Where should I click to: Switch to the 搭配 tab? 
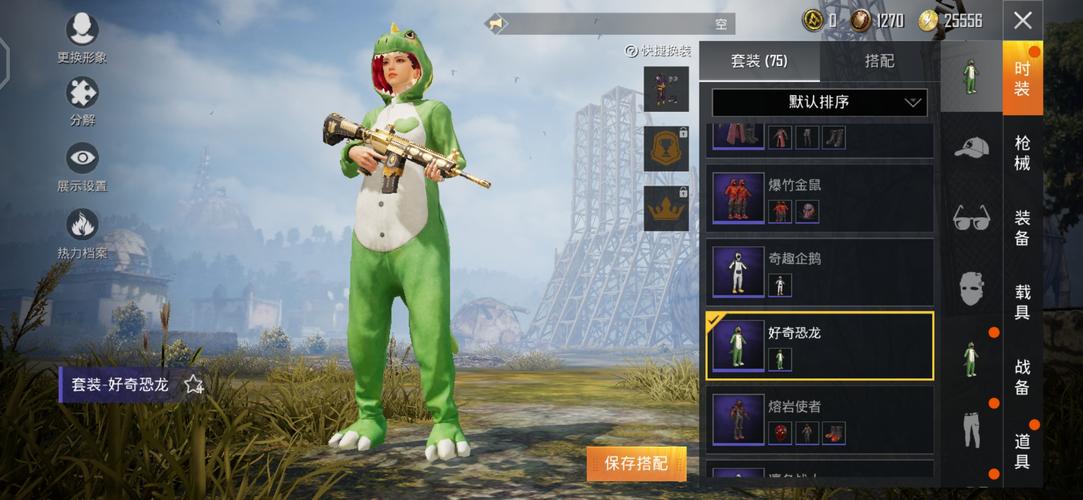(x=879, y=61)
